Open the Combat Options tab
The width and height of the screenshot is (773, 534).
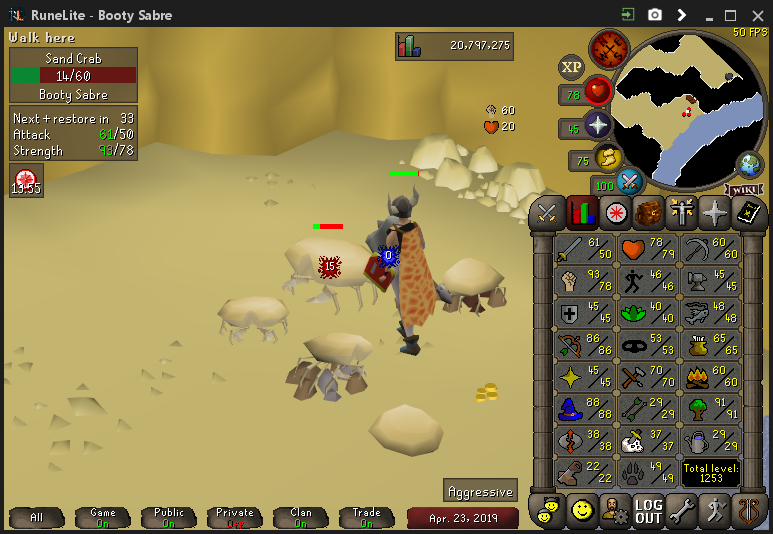[x=547, y=213]
